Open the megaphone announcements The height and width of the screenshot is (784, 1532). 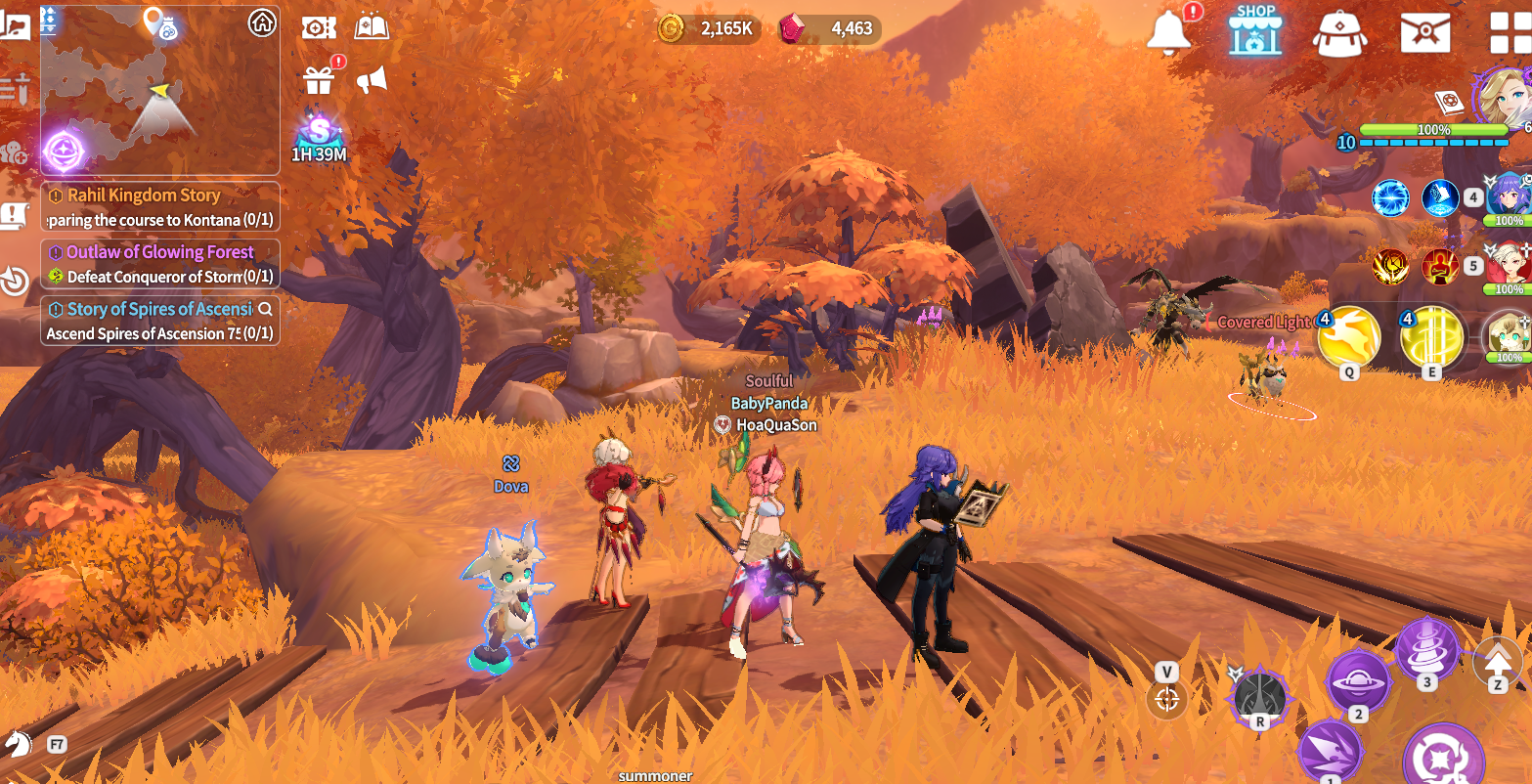point(372,80)
